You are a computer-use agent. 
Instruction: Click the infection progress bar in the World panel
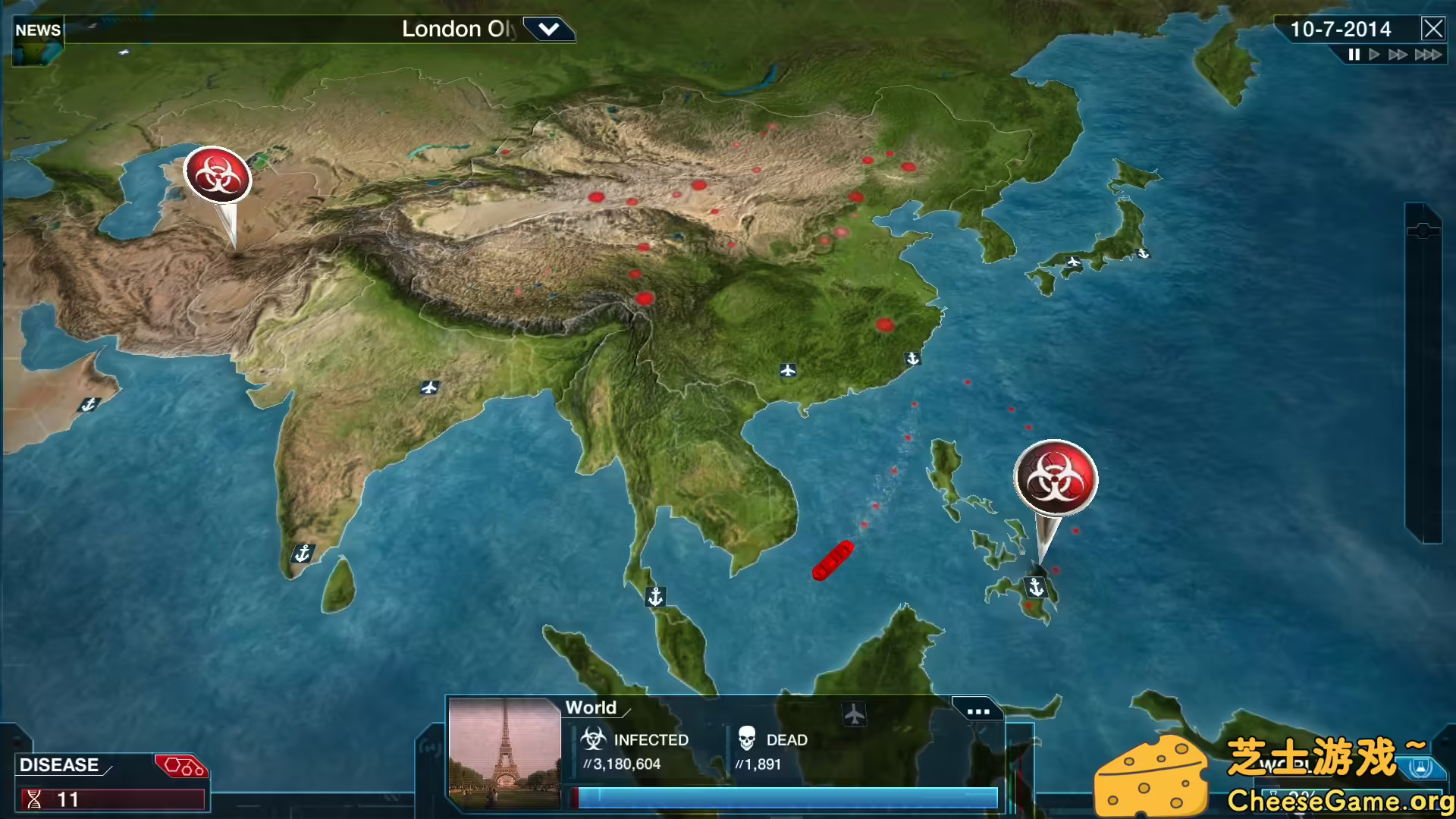coord(785,796)
